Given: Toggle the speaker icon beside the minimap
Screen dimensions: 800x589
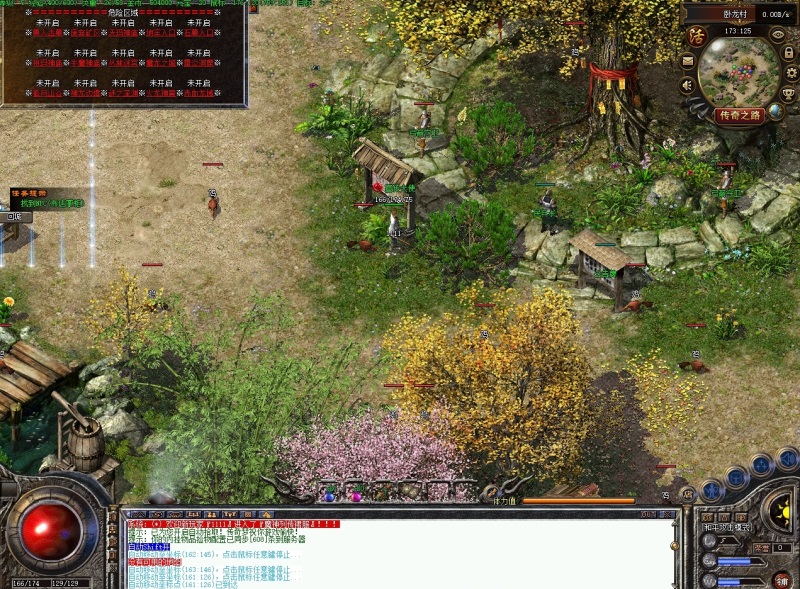Looking at the screenshot, I should [688, 85].
